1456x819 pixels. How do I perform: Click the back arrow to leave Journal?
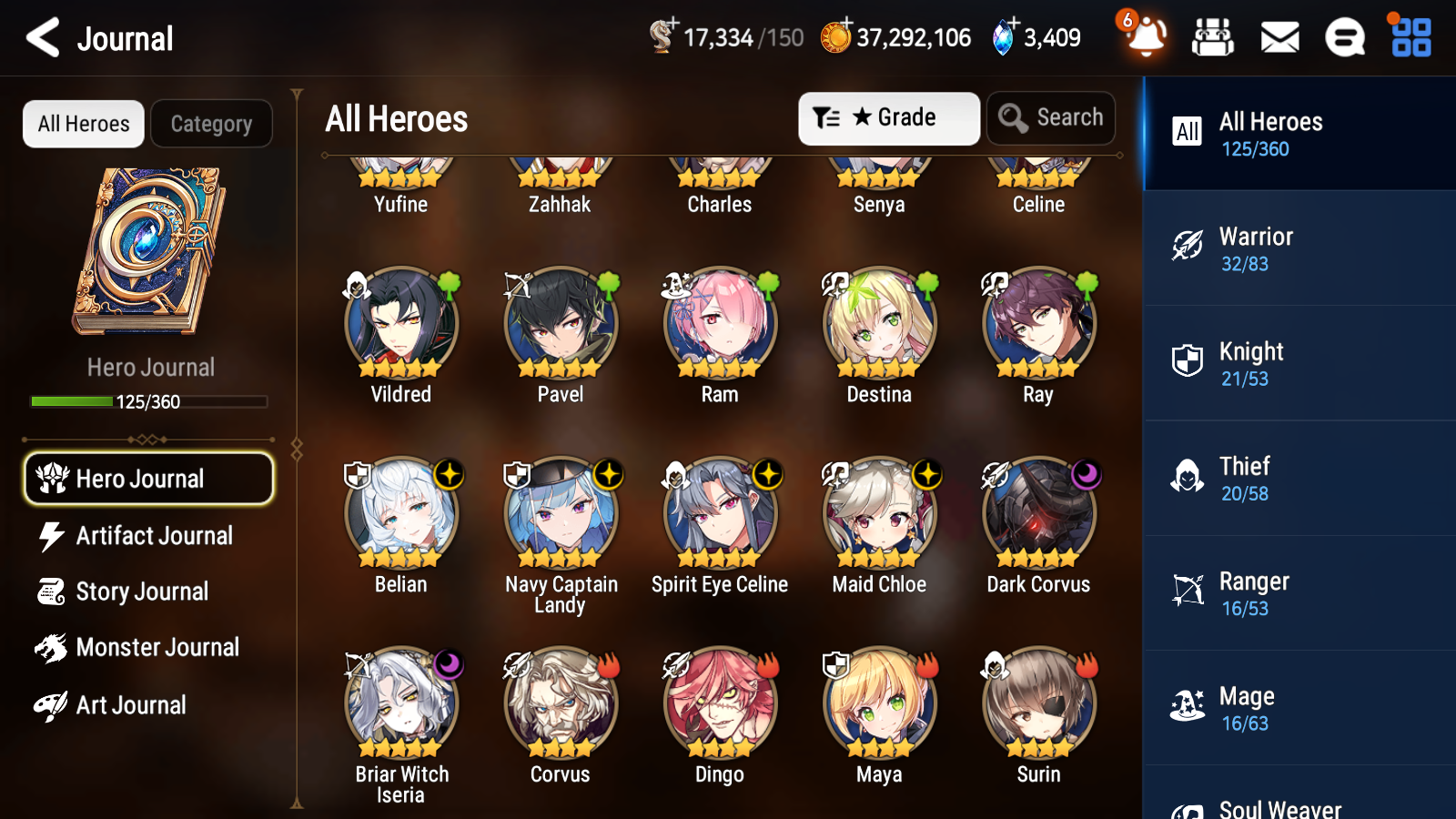[42, 37]
